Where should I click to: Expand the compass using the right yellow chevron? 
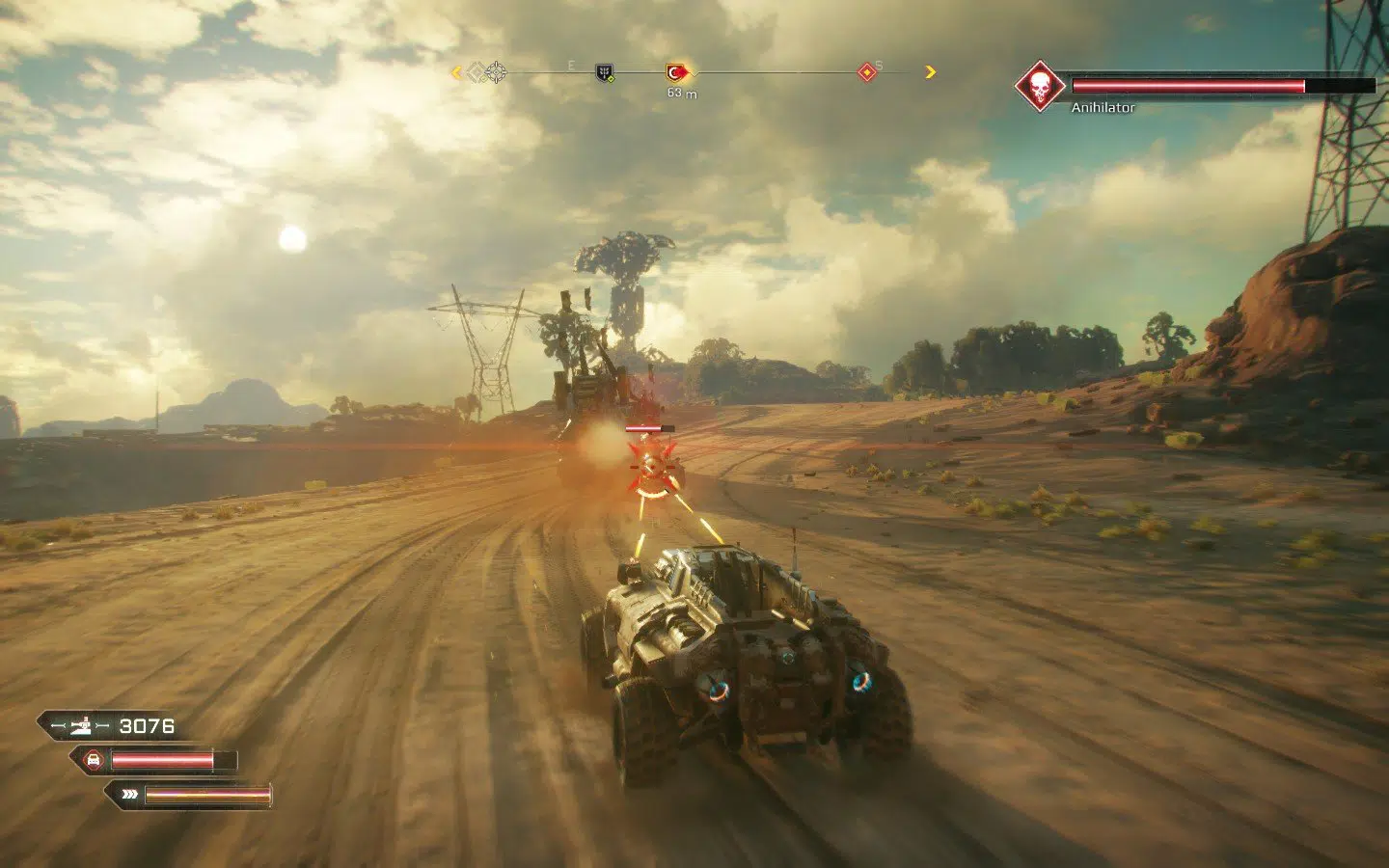(929, 71)
